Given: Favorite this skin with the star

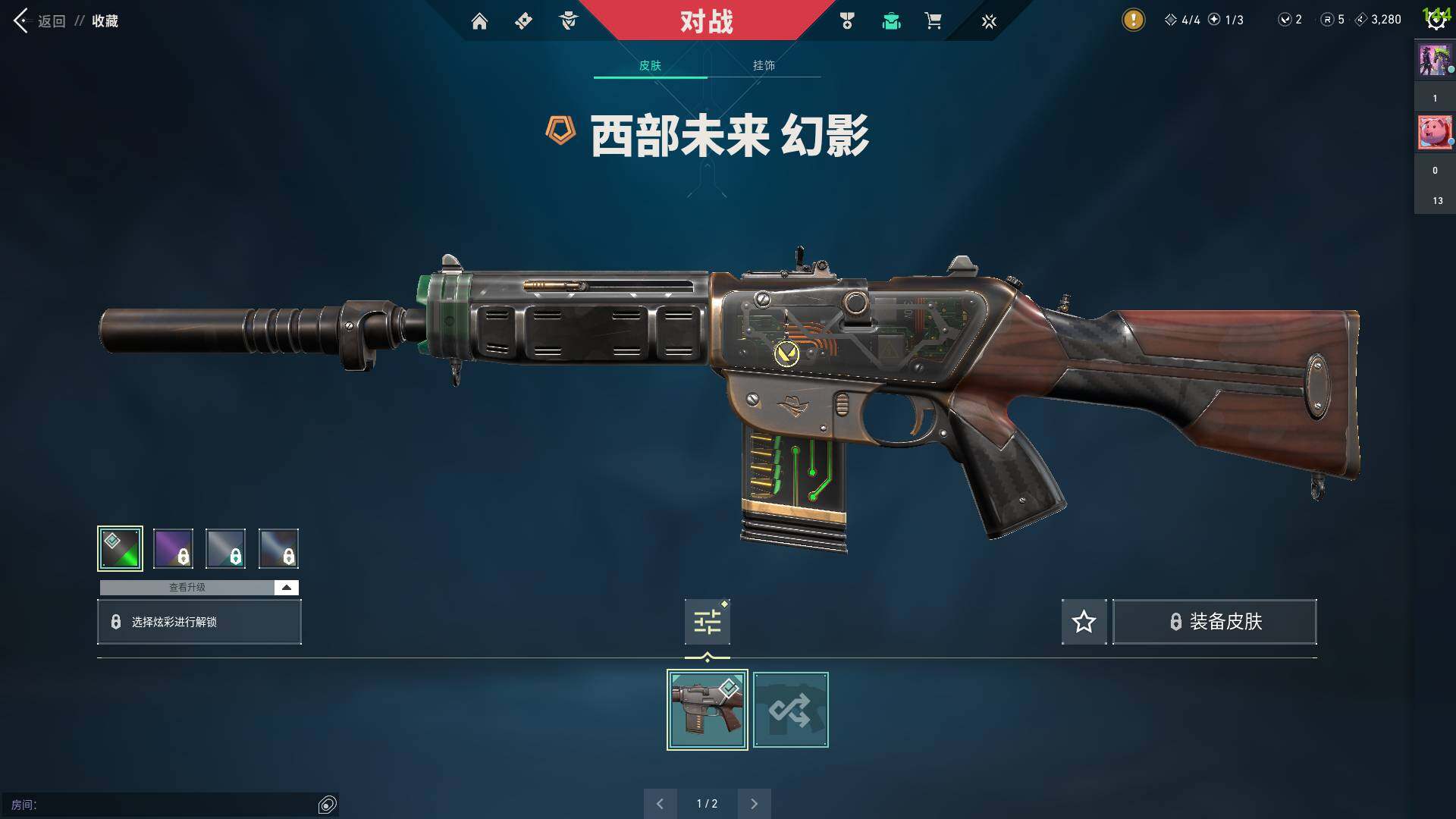Looking at the screenshot, I should click(1084, 622).
